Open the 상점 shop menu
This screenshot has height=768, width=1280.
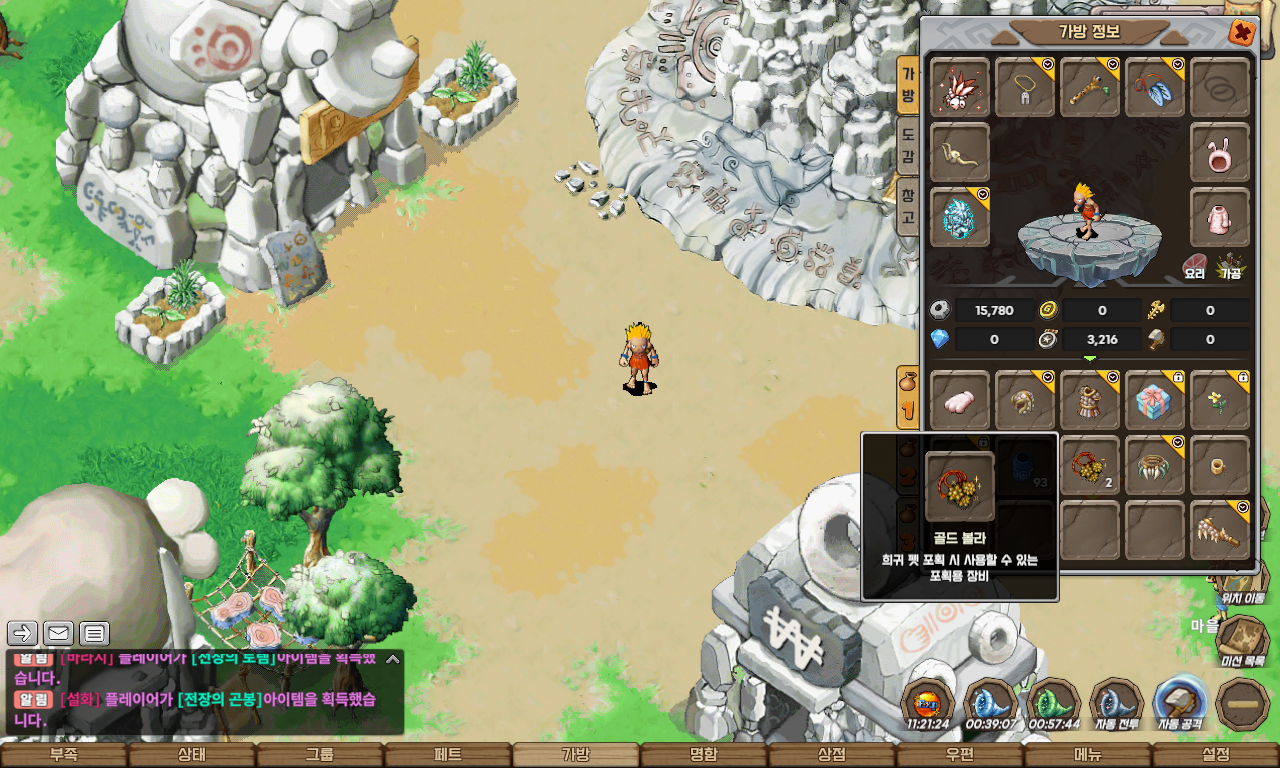coord(832,755)
